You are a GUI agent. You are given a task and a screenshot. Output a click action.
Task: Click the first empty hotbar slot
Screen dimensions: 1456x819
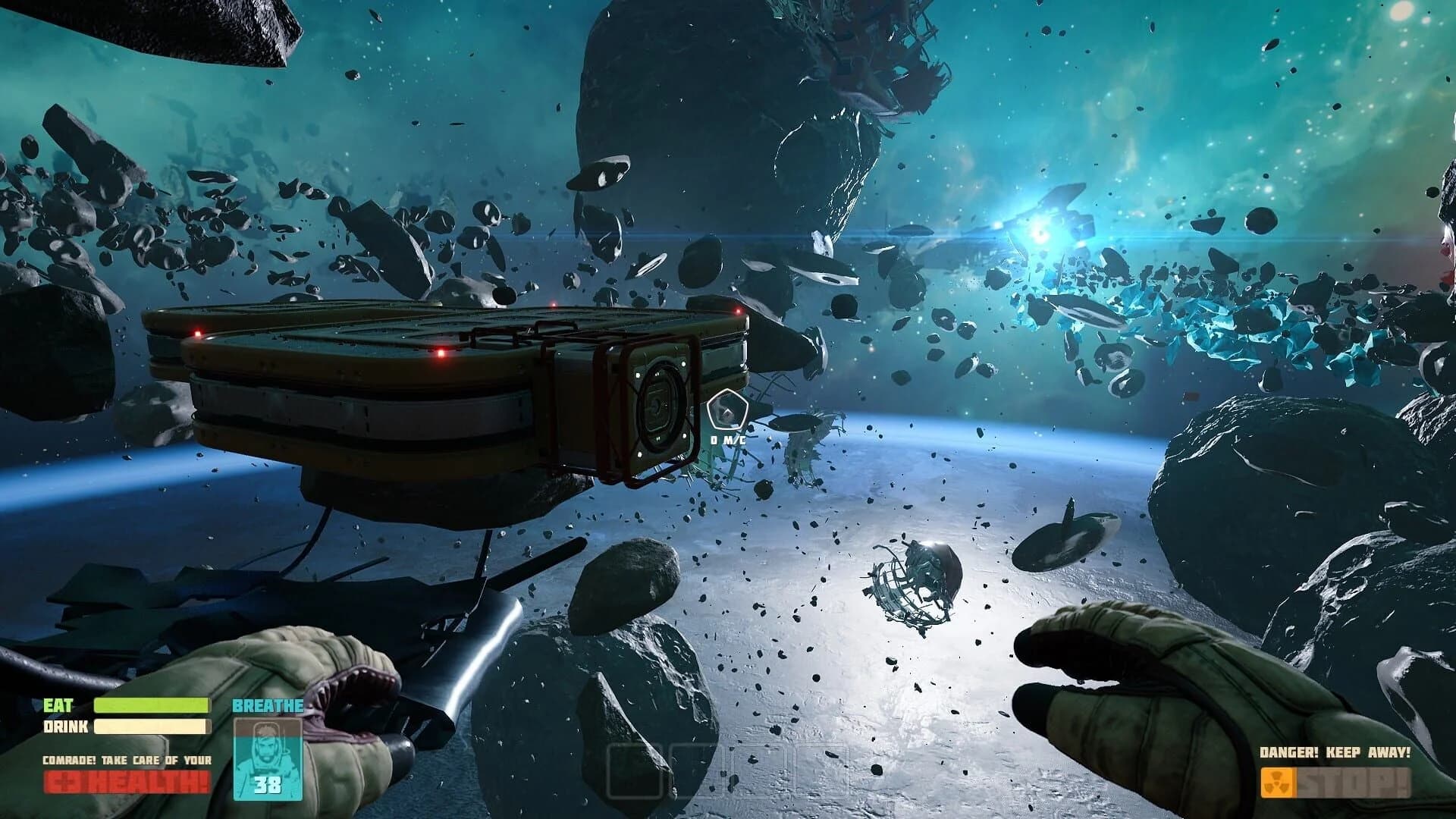[x=635, y=771]
